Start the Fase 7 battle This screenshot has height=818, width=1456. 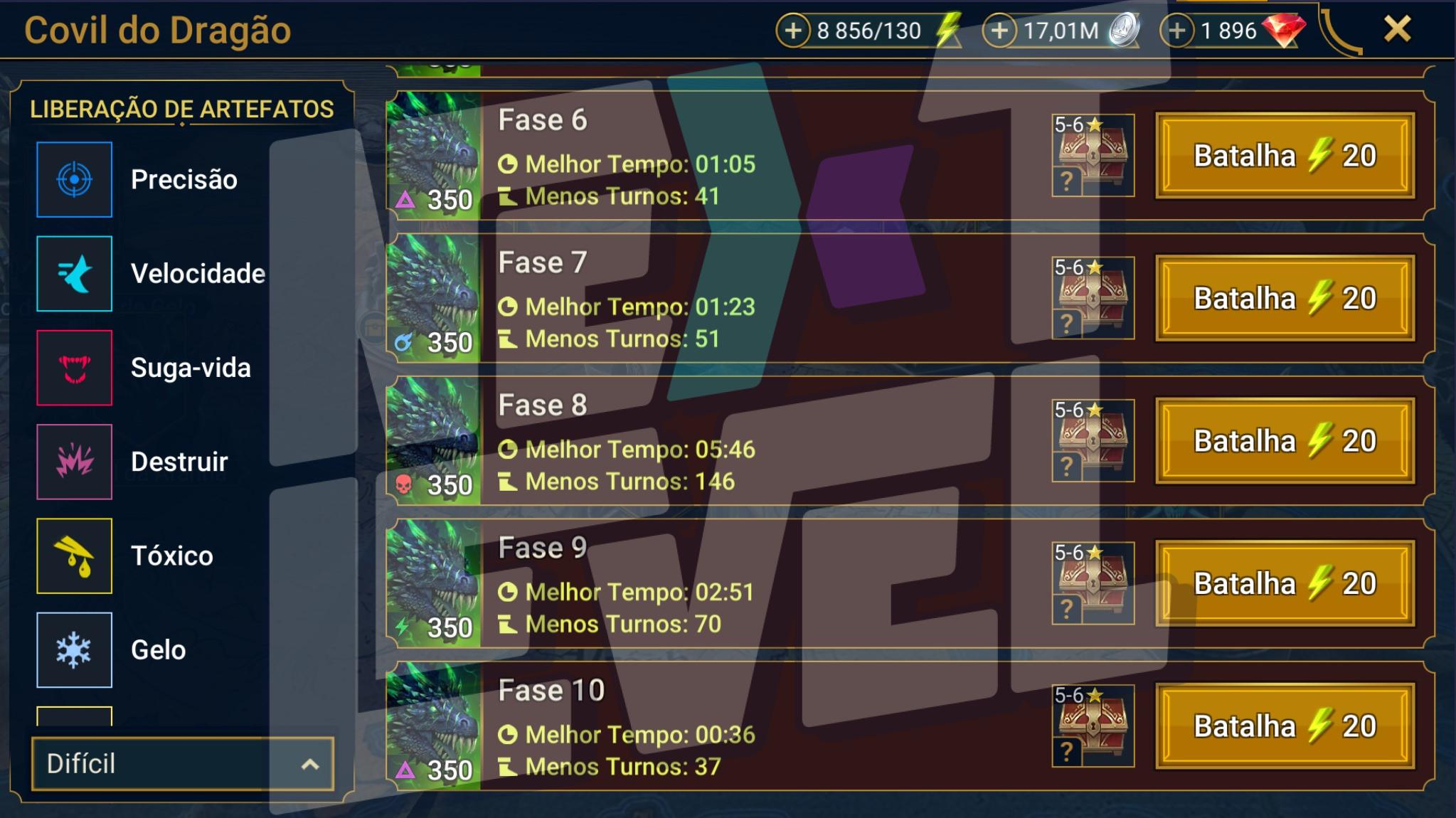[1285, 299]
